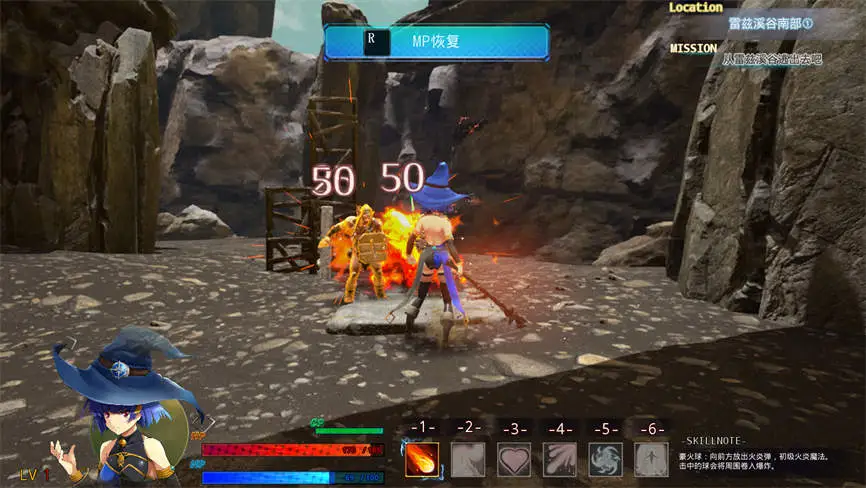The image size is (866, 488).
Task: Activate the fireball skill in slot 1
Action: click(x=421, y=459)
